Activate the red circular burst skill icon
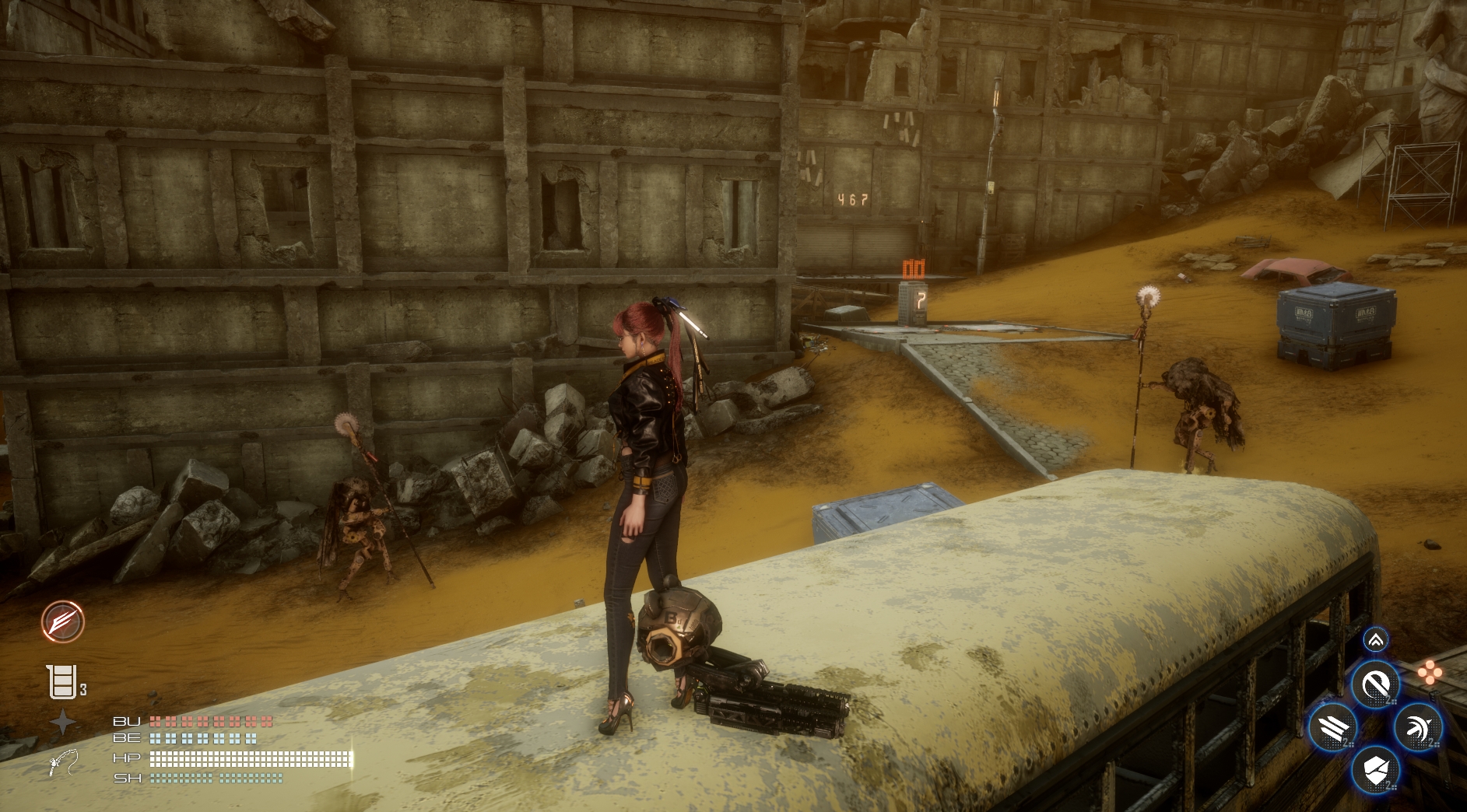This screenshot has width=1467, height=812. pos(62,621)
